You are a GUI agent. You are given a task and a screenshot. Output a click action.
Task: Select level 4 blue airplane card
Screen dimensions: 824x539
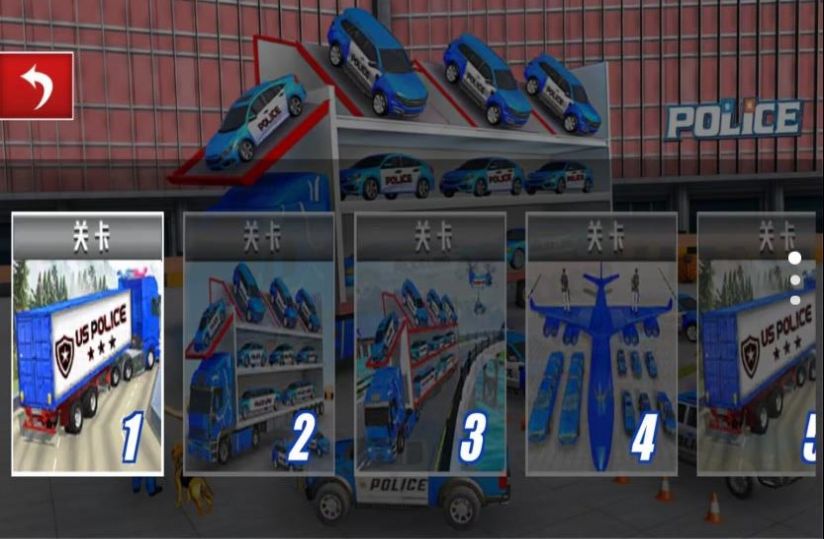coord(601,344)
